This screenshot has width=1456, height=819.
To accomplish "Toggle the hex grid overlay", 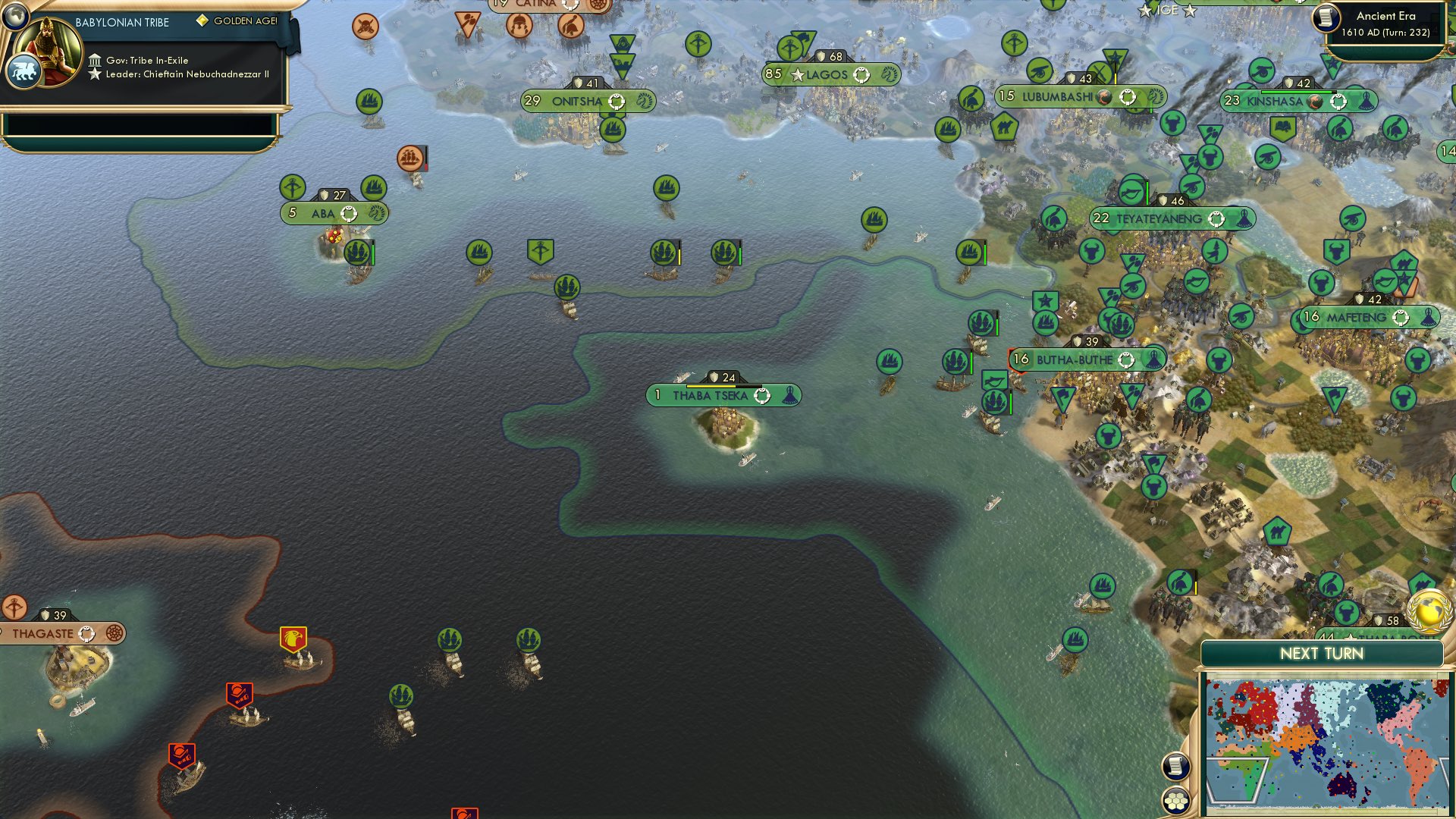I will pos(1176,801).
